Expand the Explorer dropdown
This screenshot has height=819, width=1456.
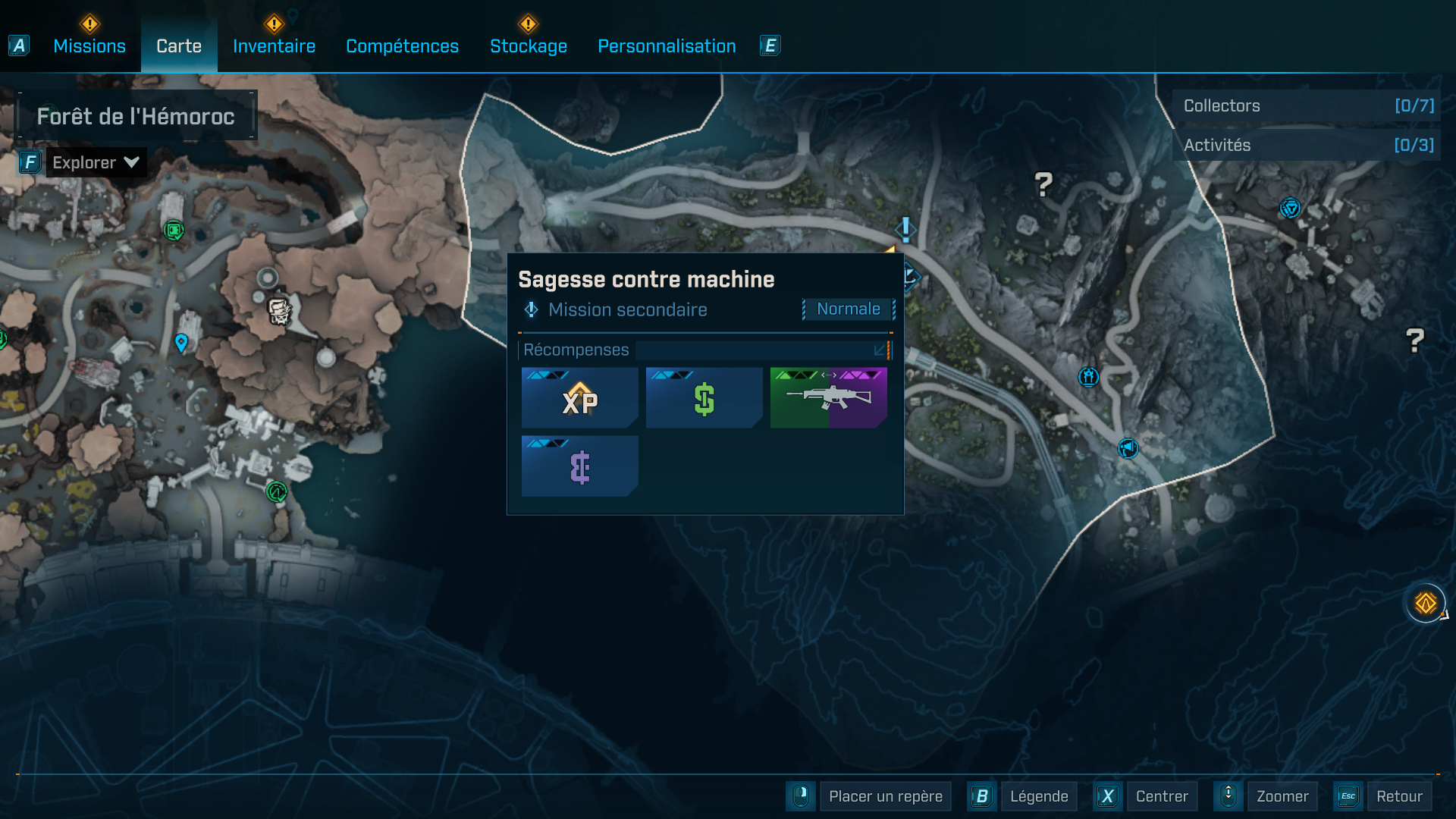[x=96, y=162]
